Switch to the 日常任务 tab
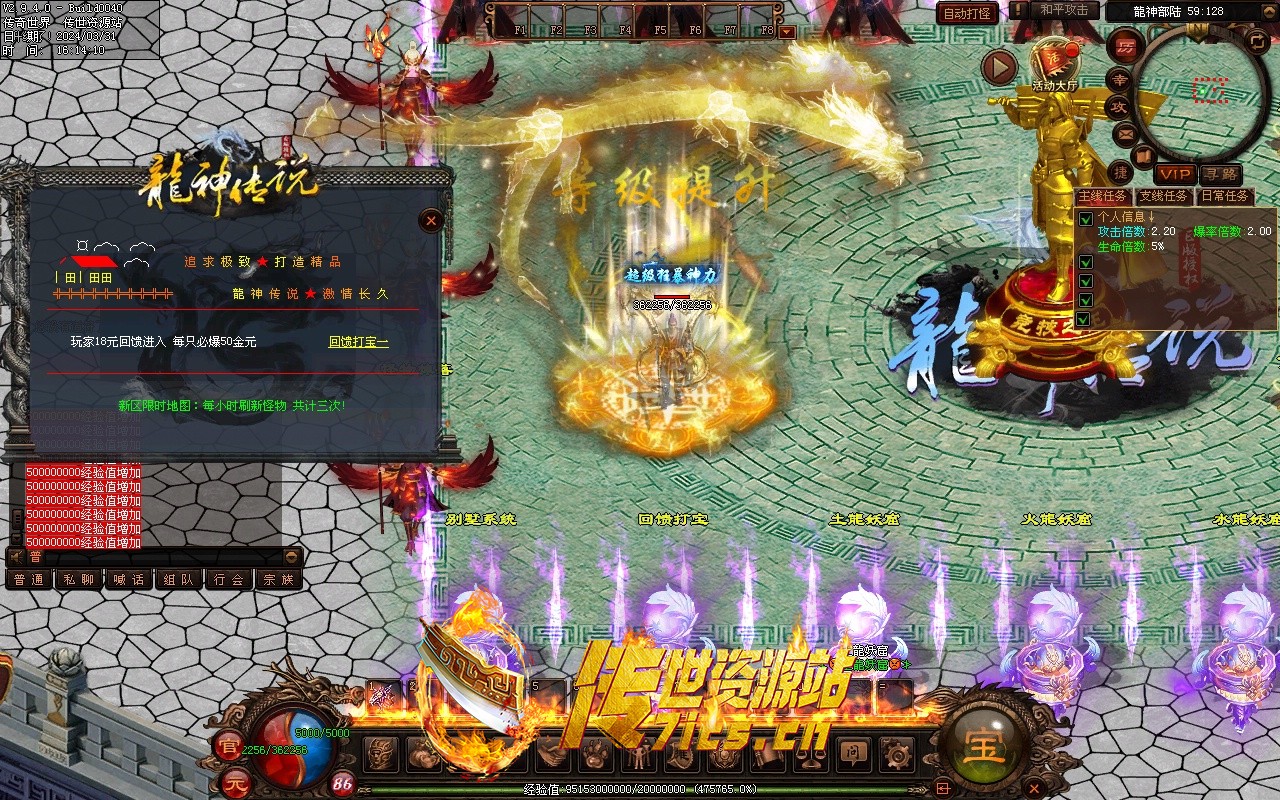1280x800 pixels. 1225,196
